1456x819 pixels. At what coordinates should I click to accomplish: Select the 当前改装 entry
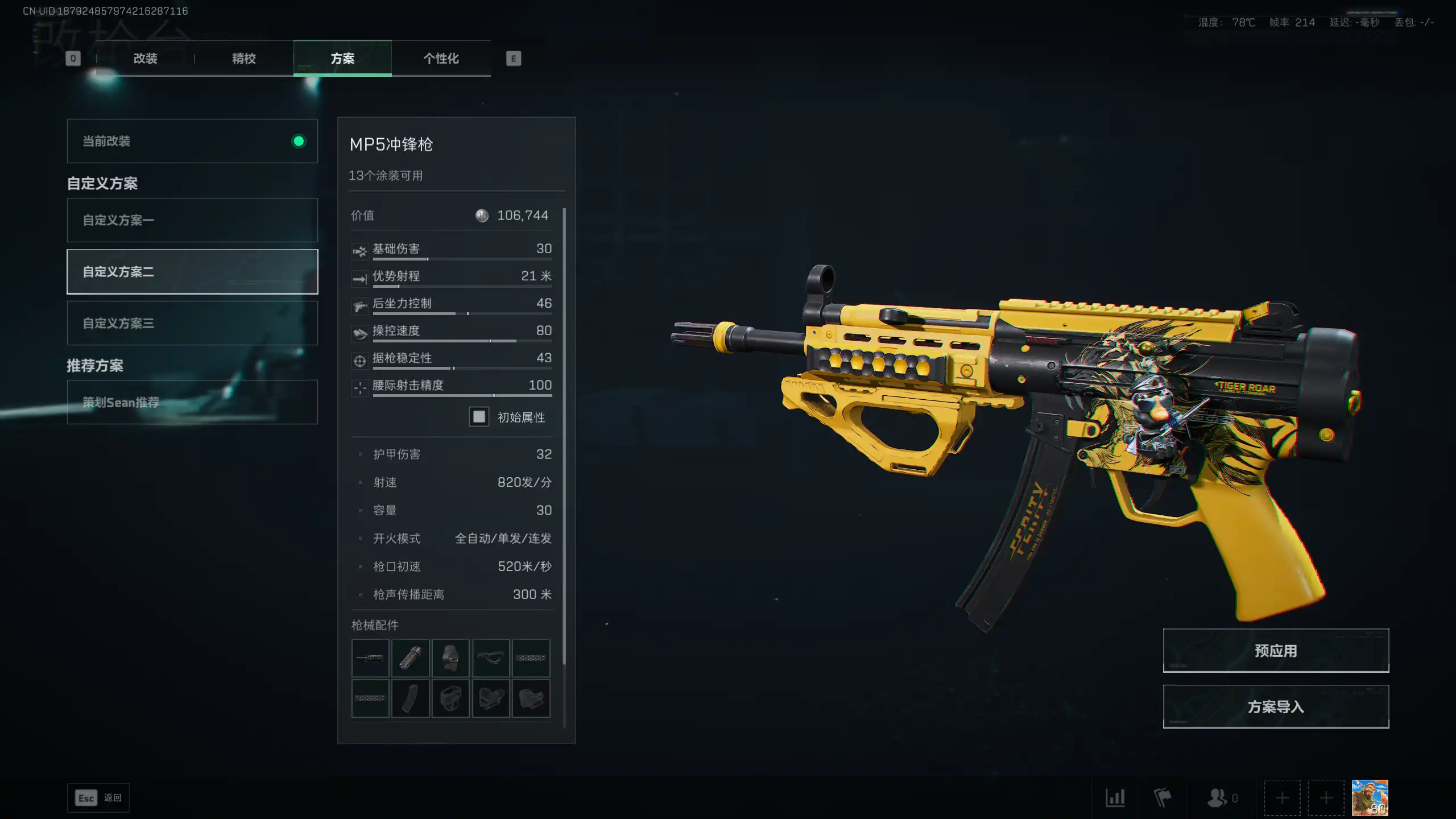(192, 141)
